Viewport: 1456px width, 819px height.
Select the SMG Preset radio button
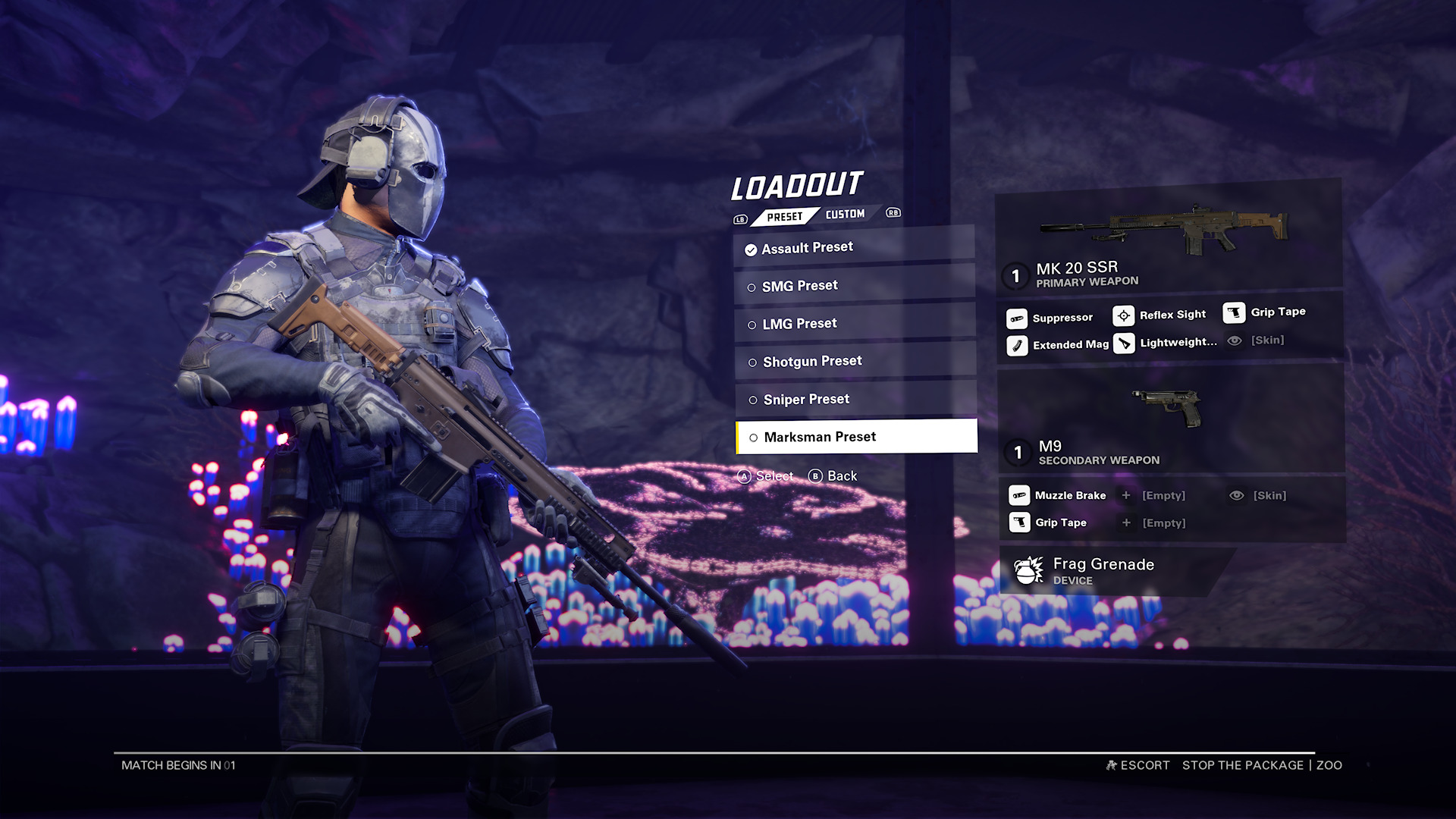point(753,285)
